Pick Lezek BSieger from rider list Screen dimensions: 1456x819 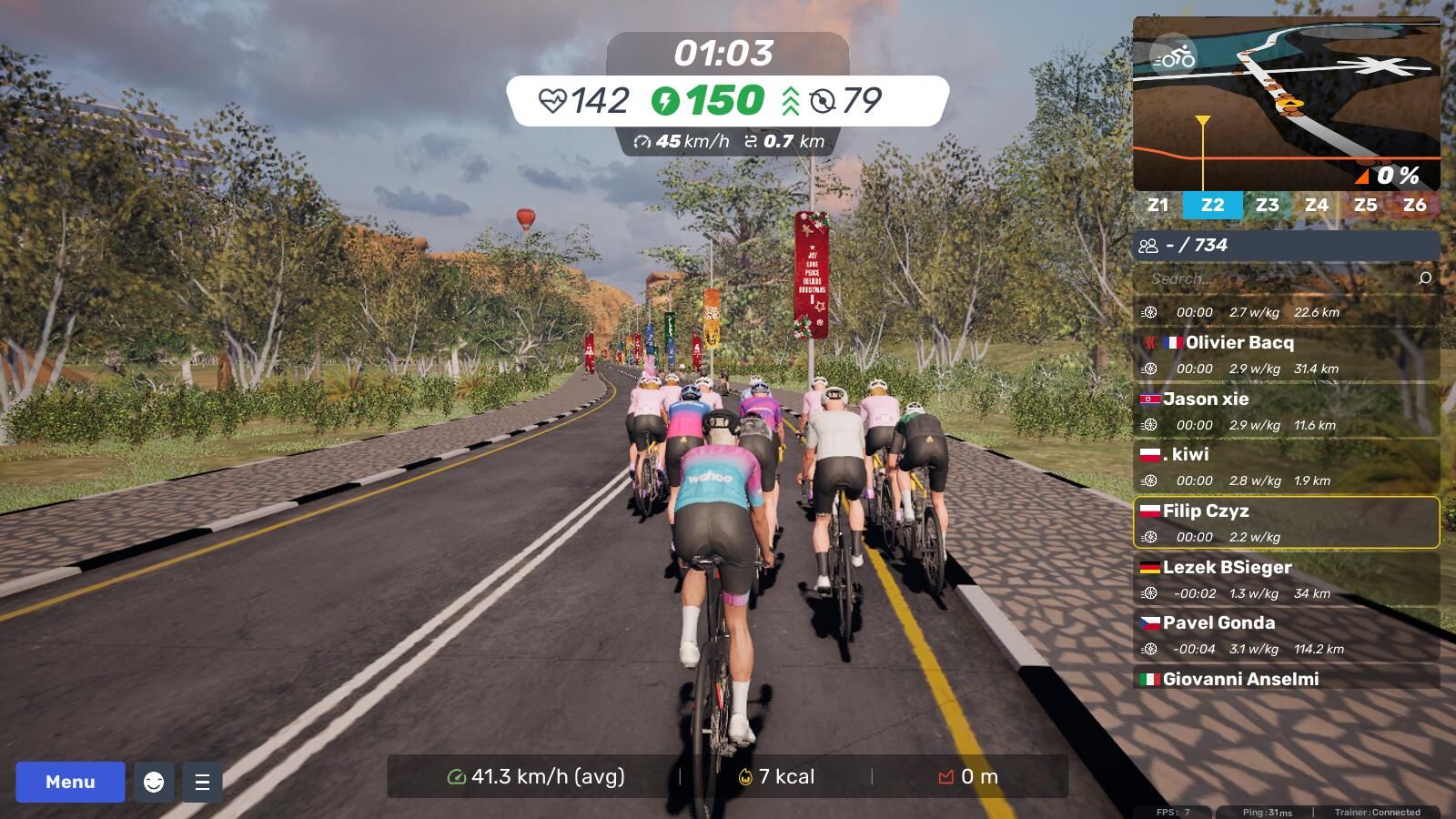coord(1287,579)
